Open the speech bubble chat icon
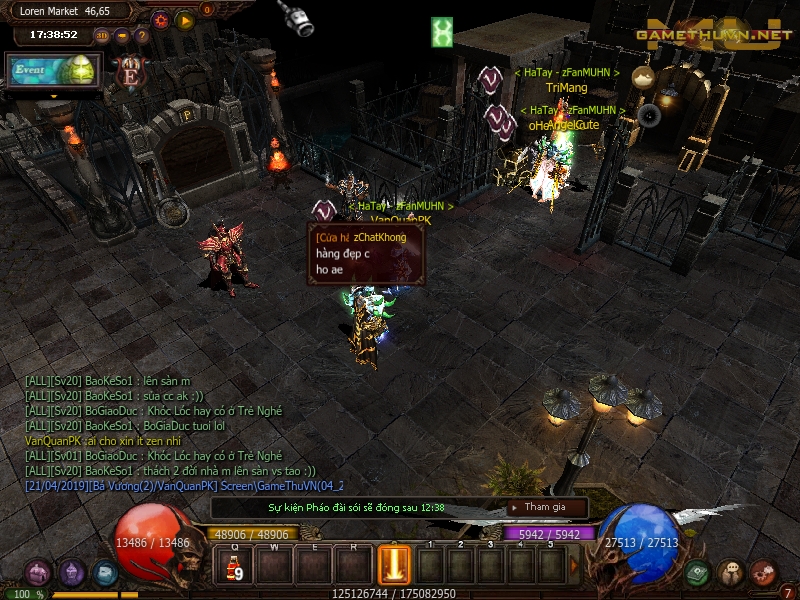800x600 pixels. 730,573
